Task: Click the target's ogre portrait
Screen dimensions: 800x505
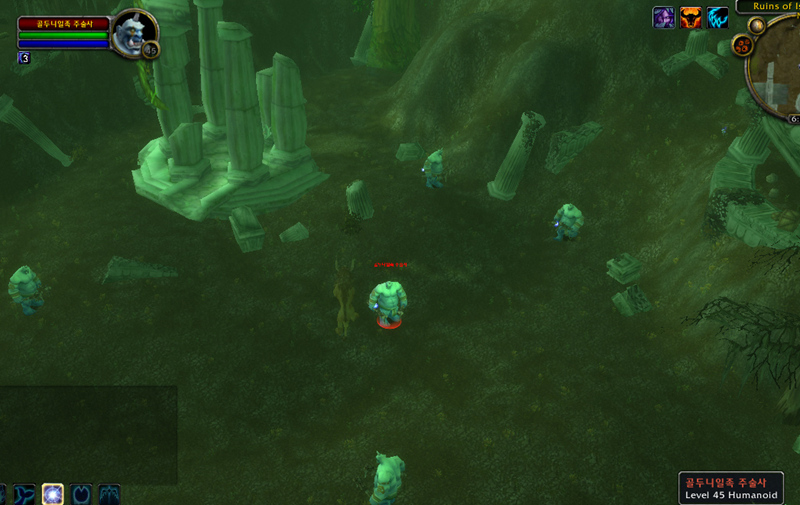Action: click(x=132, y=32)
